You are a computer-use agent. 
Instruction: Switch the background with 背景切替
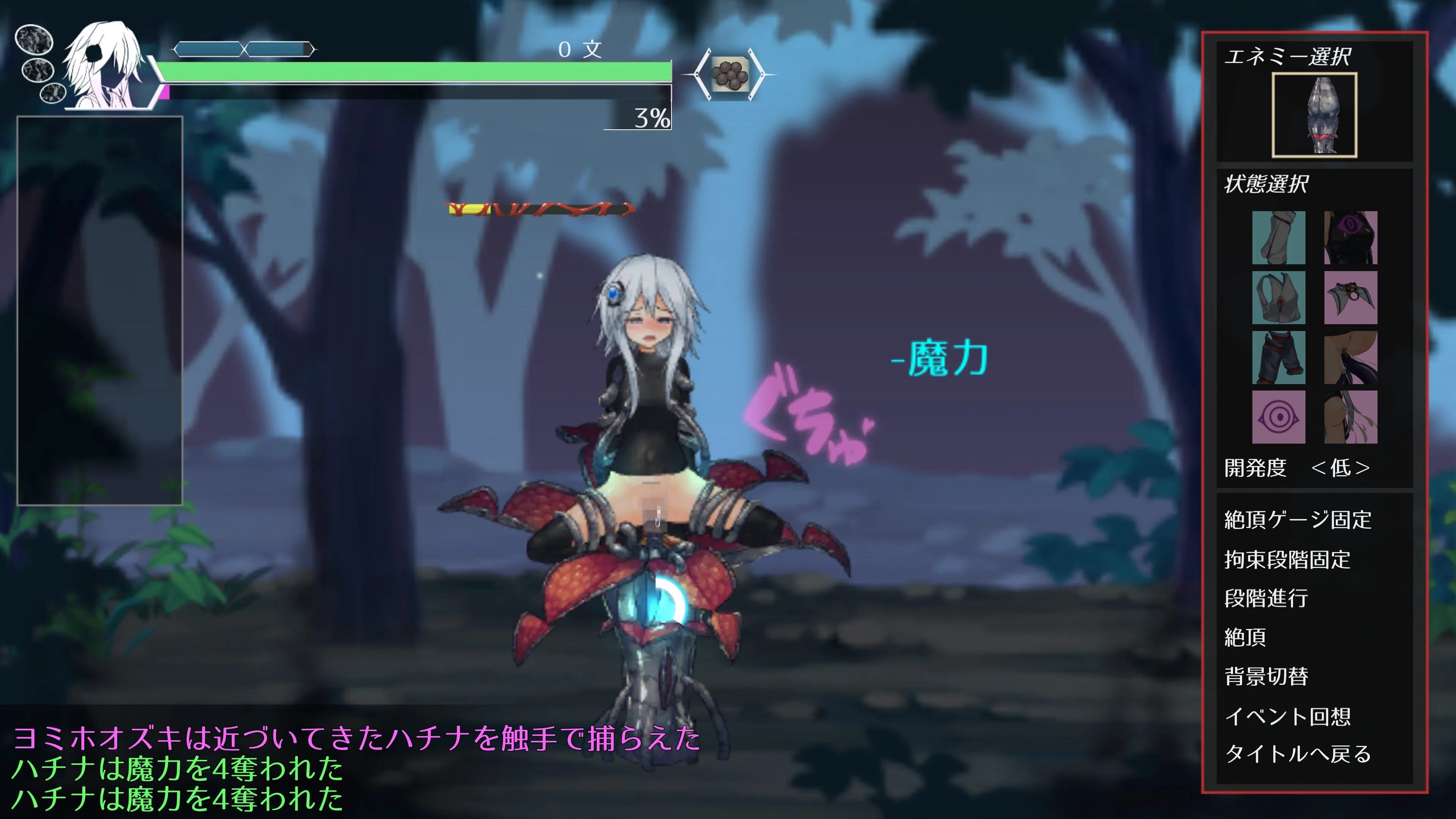point(1266,676)
